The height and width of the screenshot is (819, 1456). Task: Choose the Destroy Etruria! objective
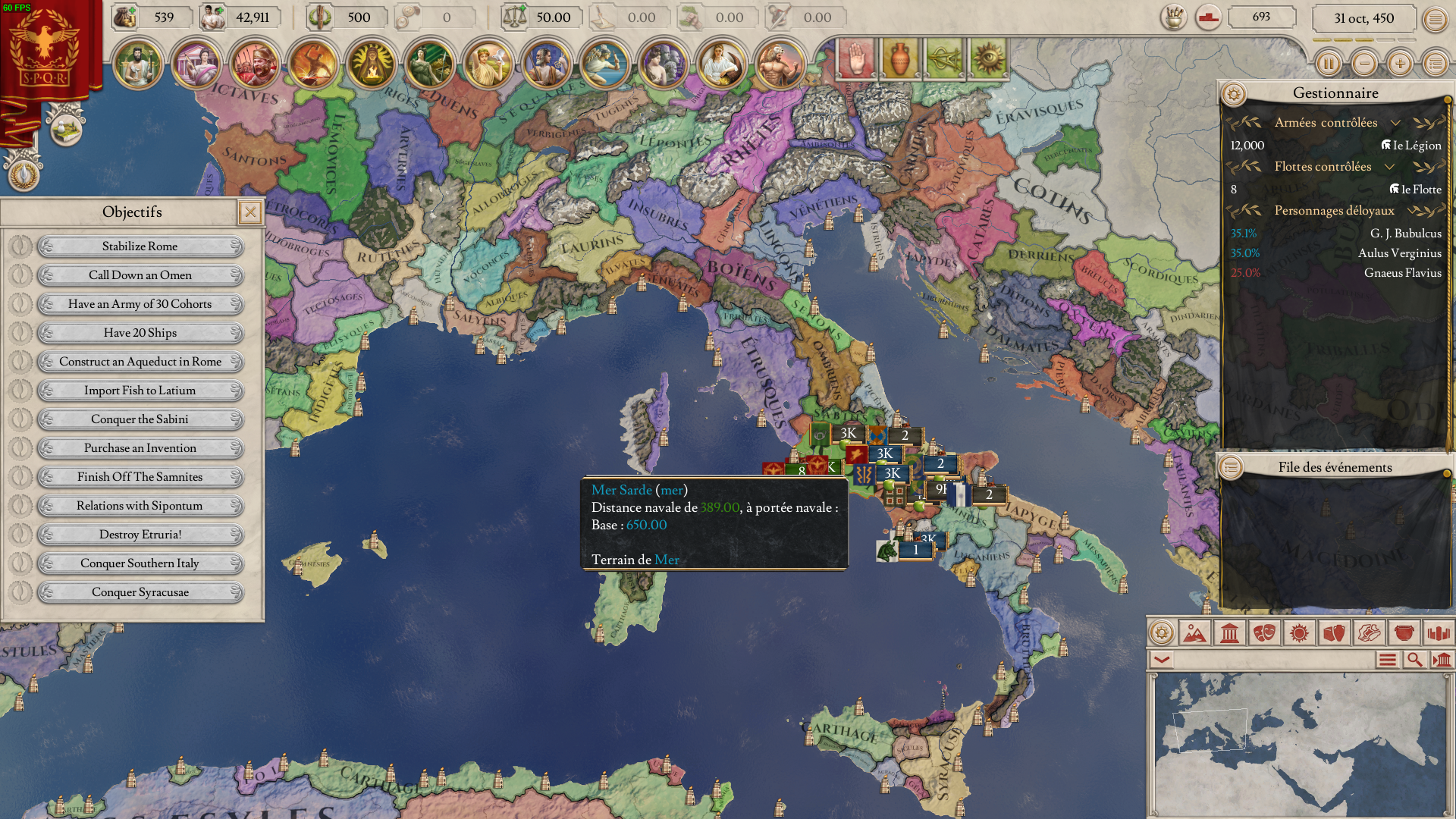click(140, 535)
